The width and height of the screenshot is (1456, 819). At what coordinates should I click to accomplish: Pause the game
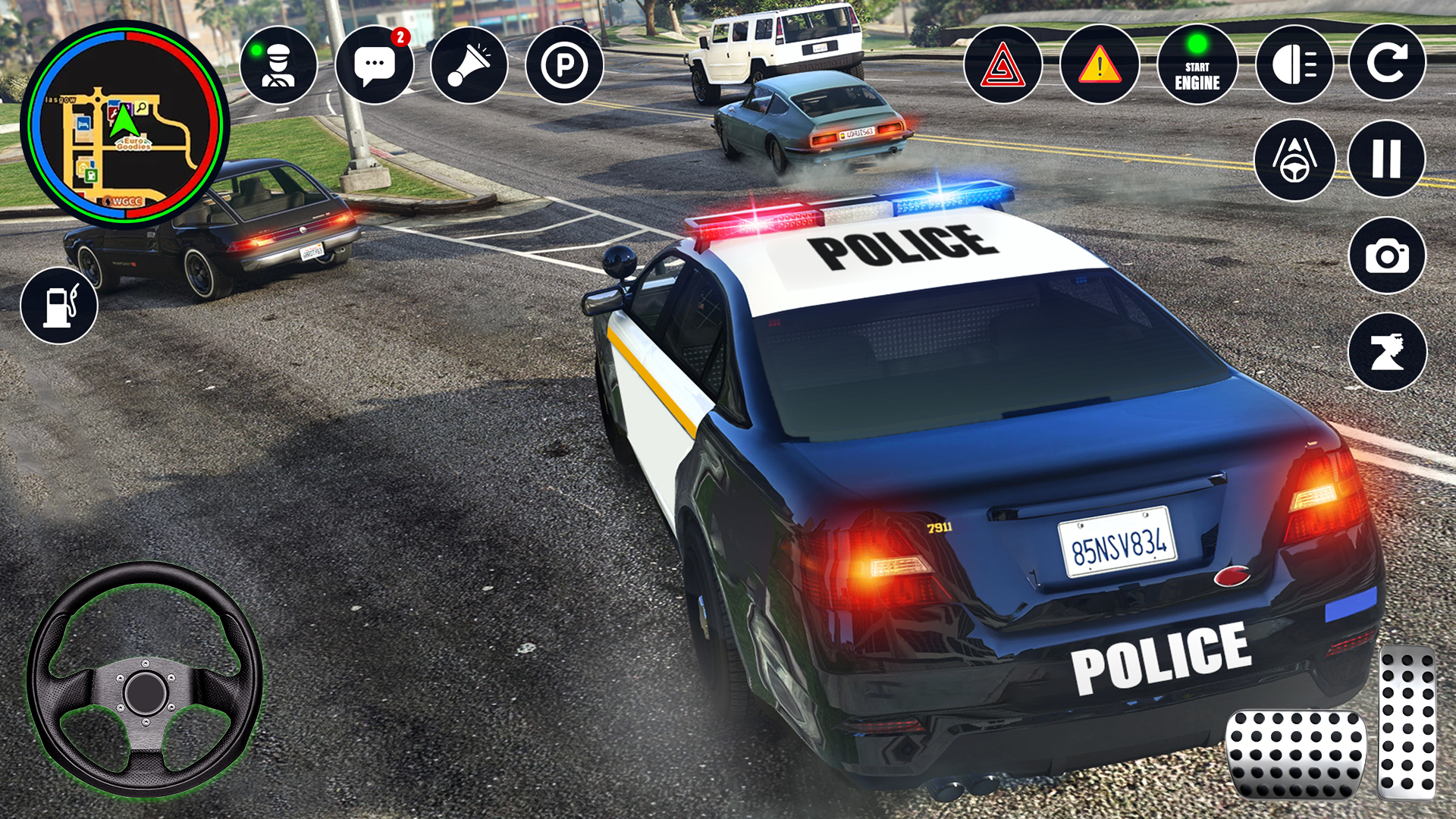coord(1387,159)
